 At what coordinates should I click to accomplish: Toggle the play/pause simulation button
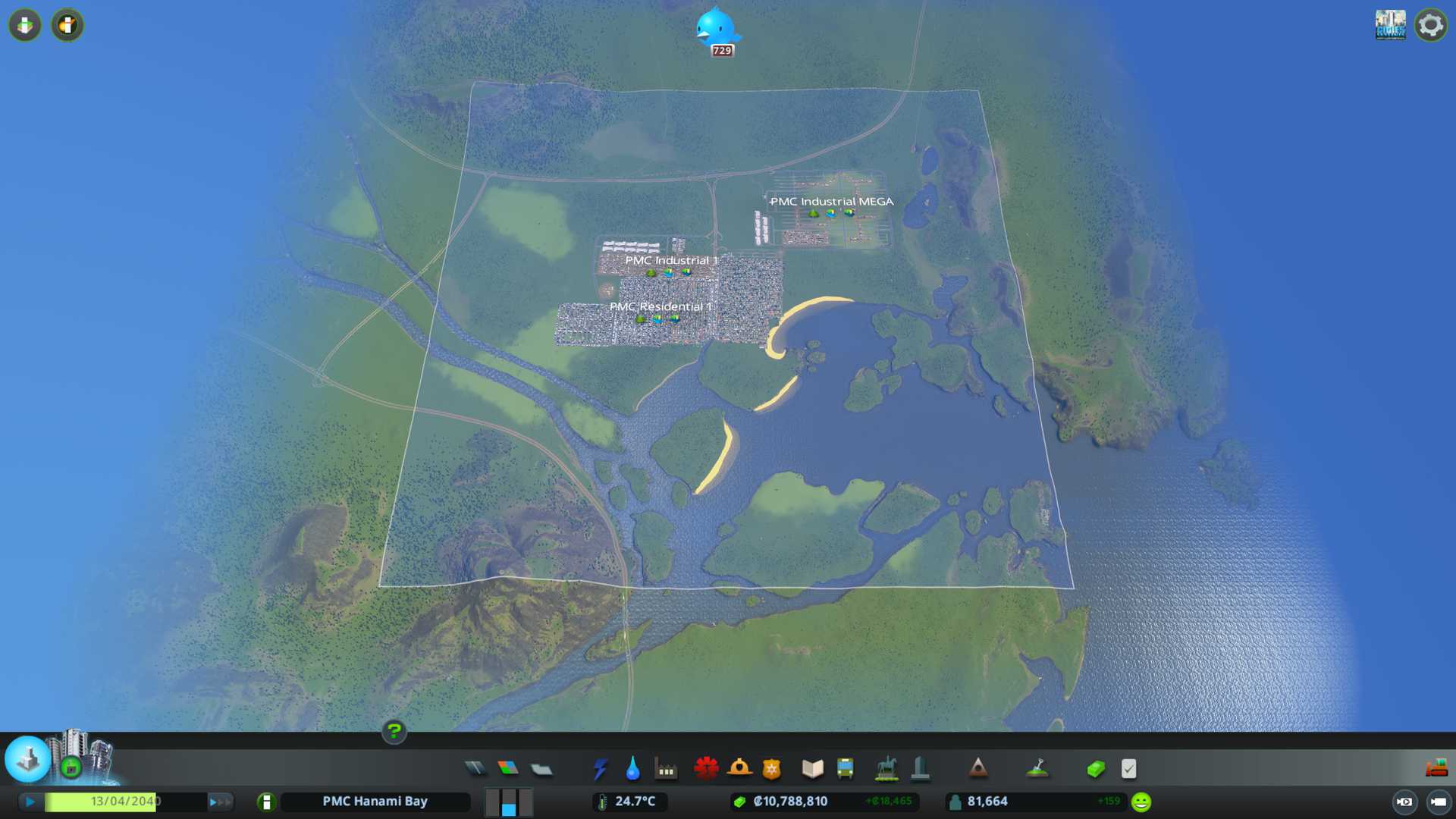[x=30, y=802]
